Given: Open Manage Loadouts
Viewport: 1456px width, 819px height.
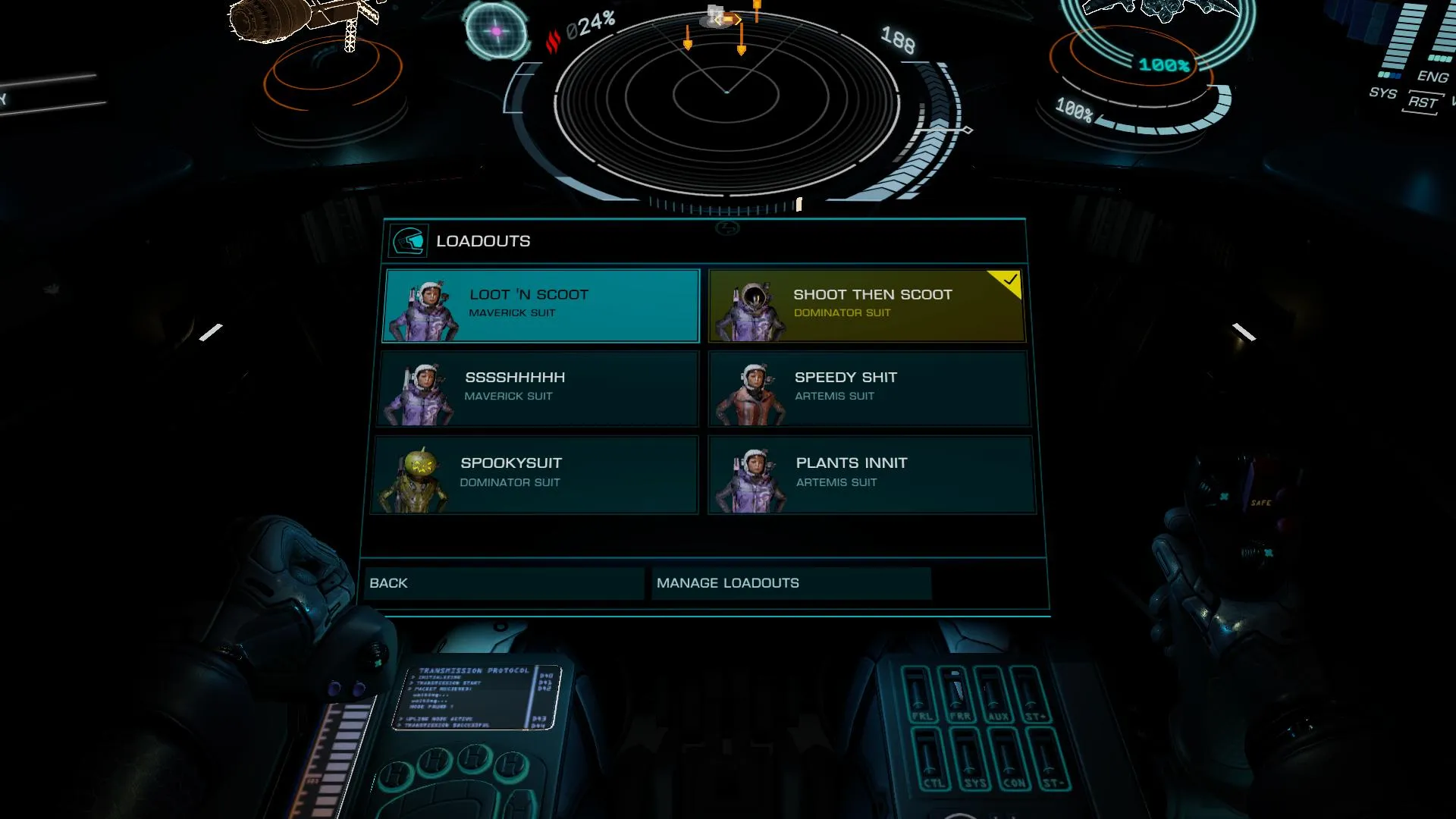Looking at the screenshot, I should point(790,583).
